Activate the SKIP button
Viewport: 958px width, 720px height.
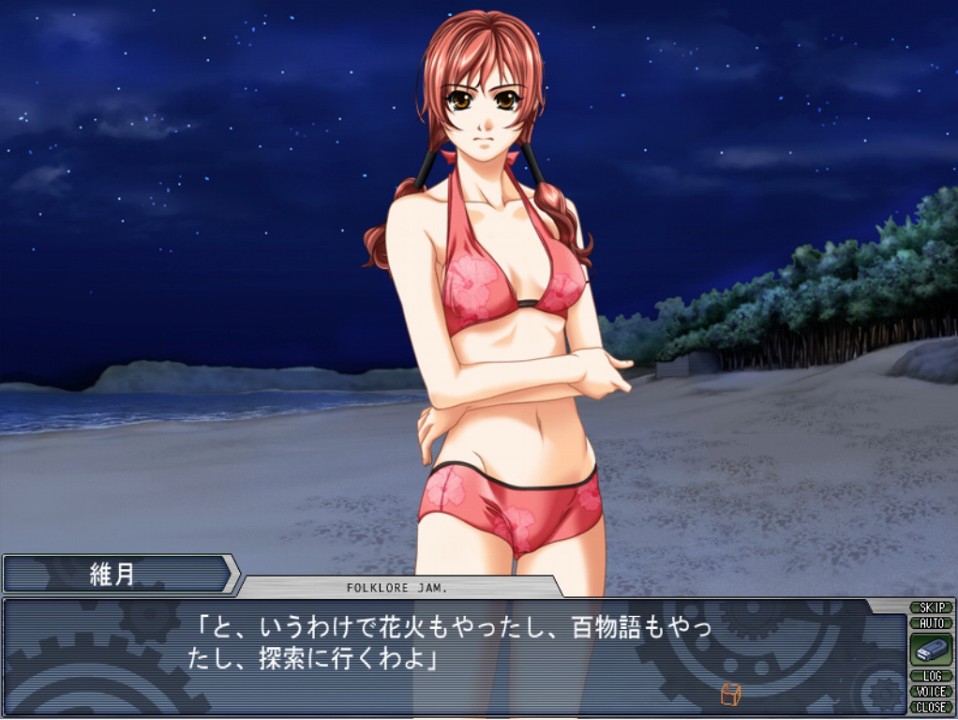[931, 608]
